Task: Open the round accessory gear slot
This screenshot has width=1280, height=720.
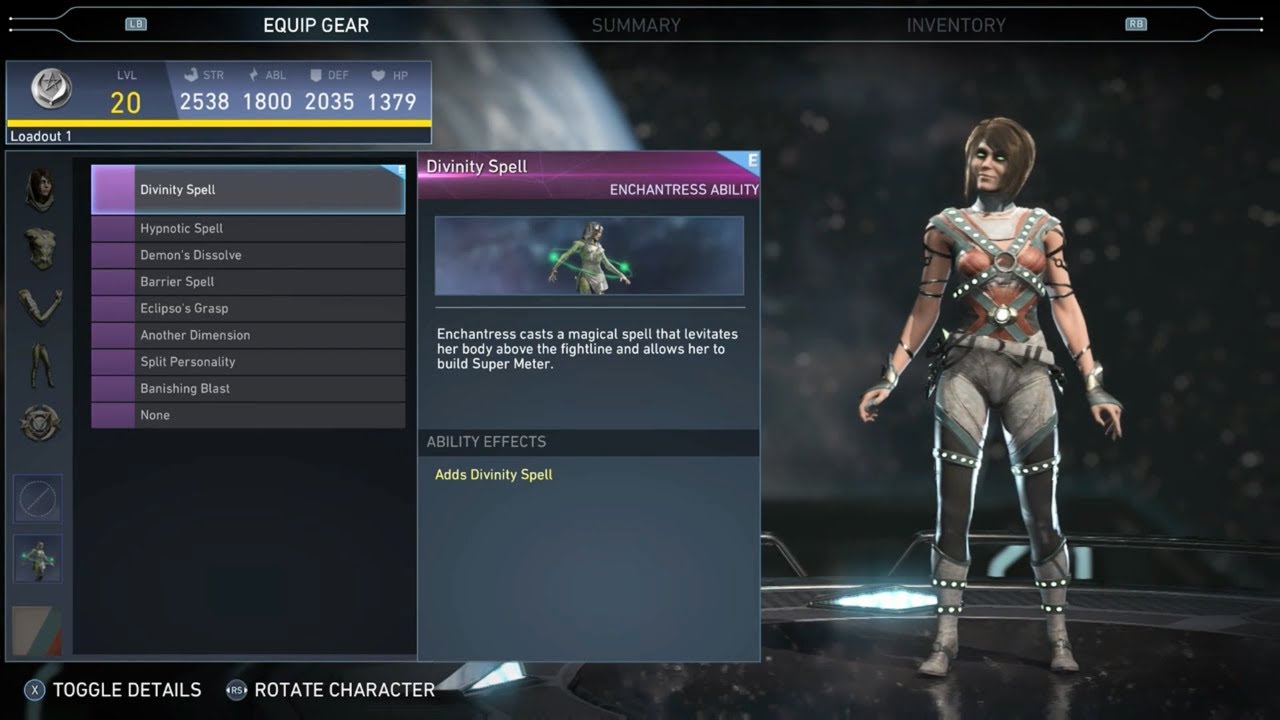Action: coord(40,423)
